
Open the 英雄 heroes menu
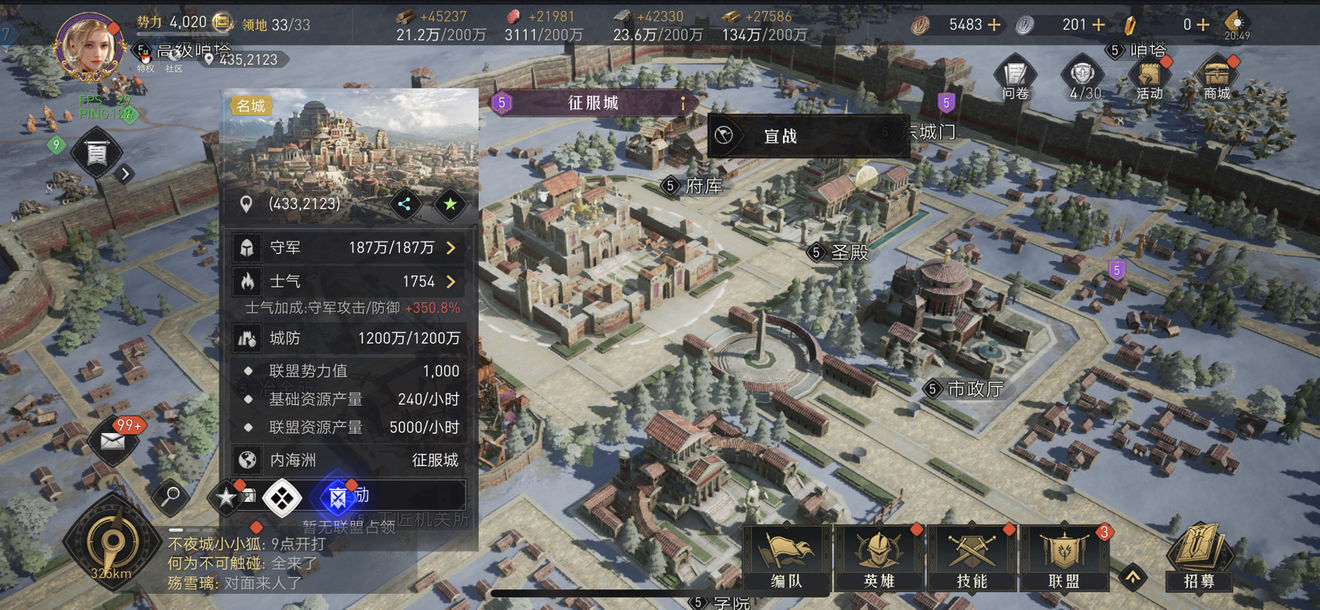(x=878, y=558)
